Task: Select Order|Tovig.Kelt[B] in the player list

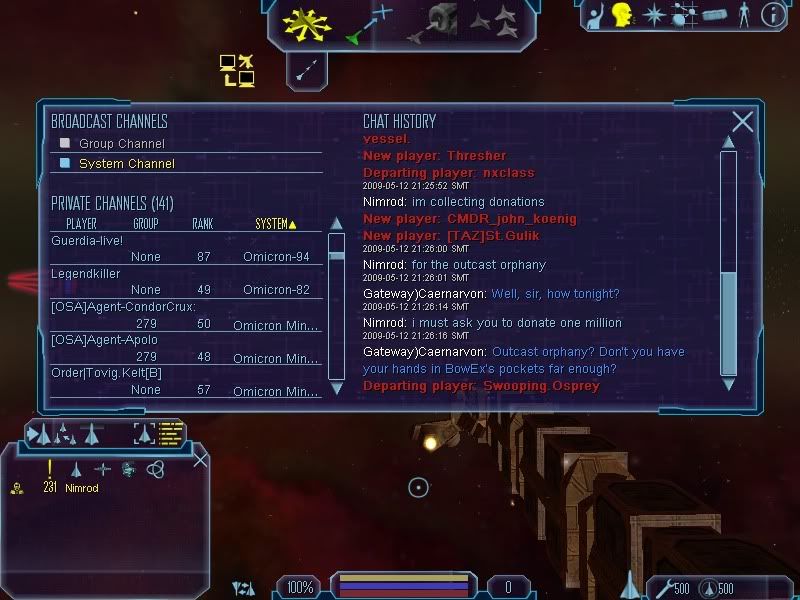Action: tap(107, 373)
